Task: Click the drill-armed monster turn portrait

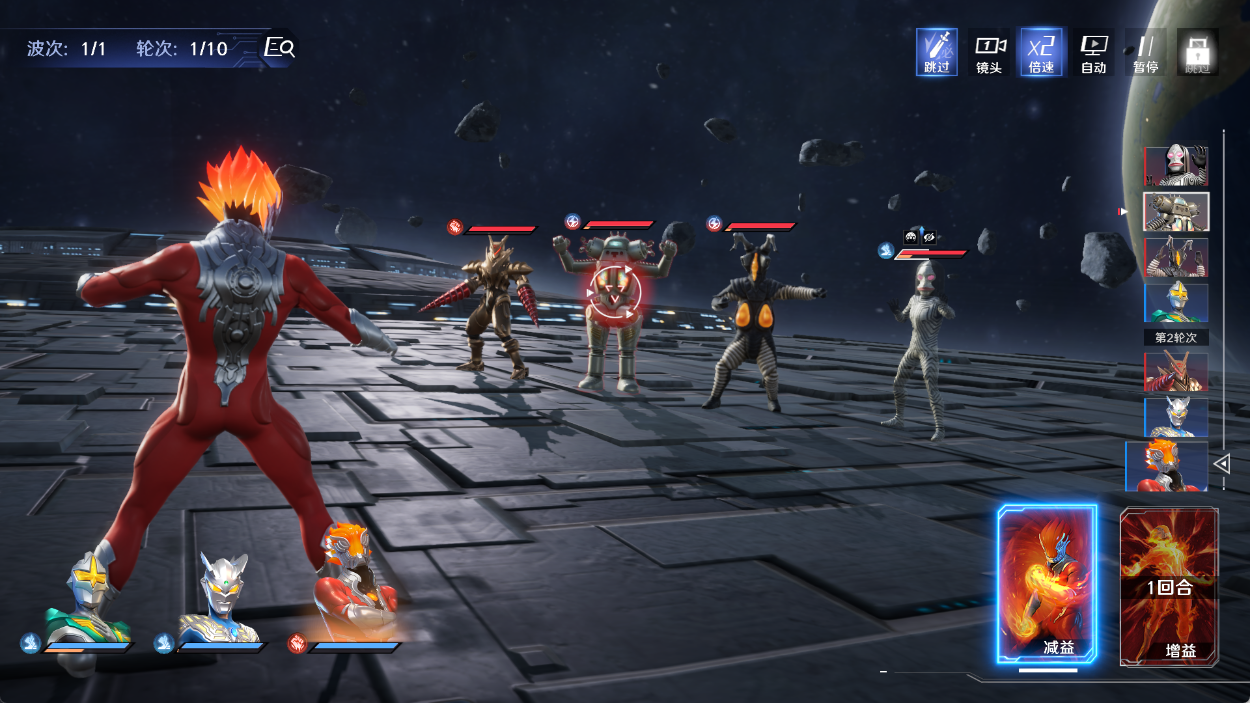Action: (x=1176, y=371)
